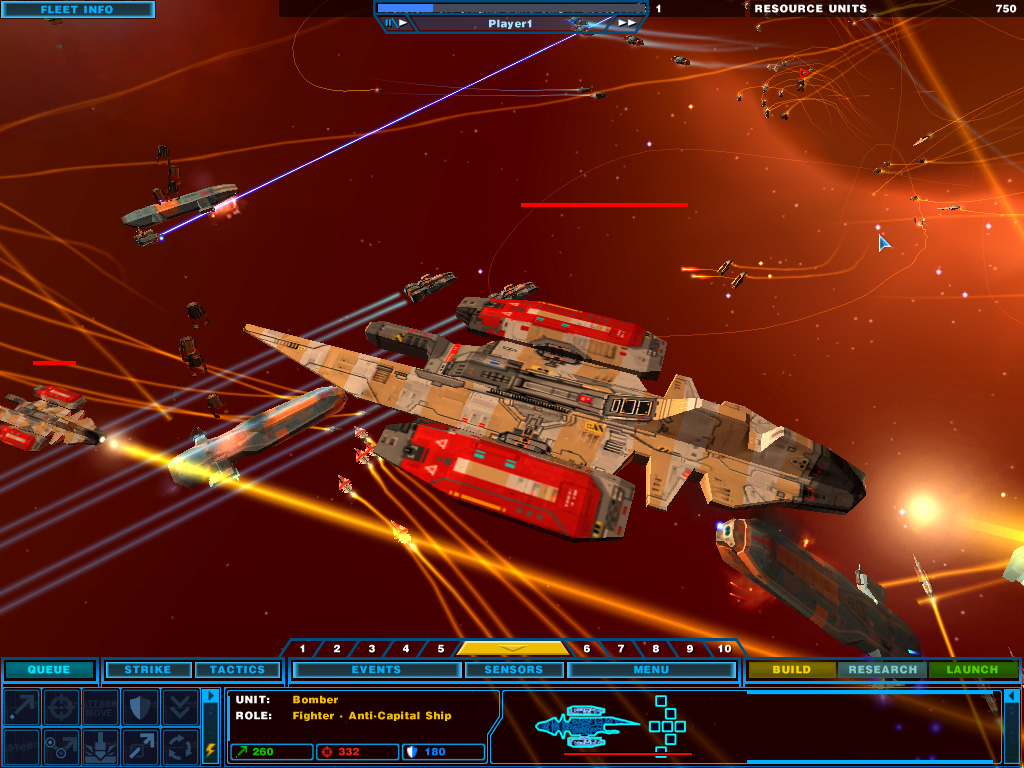
Task: Open the Research manager
Action: [x=882, y=670]
